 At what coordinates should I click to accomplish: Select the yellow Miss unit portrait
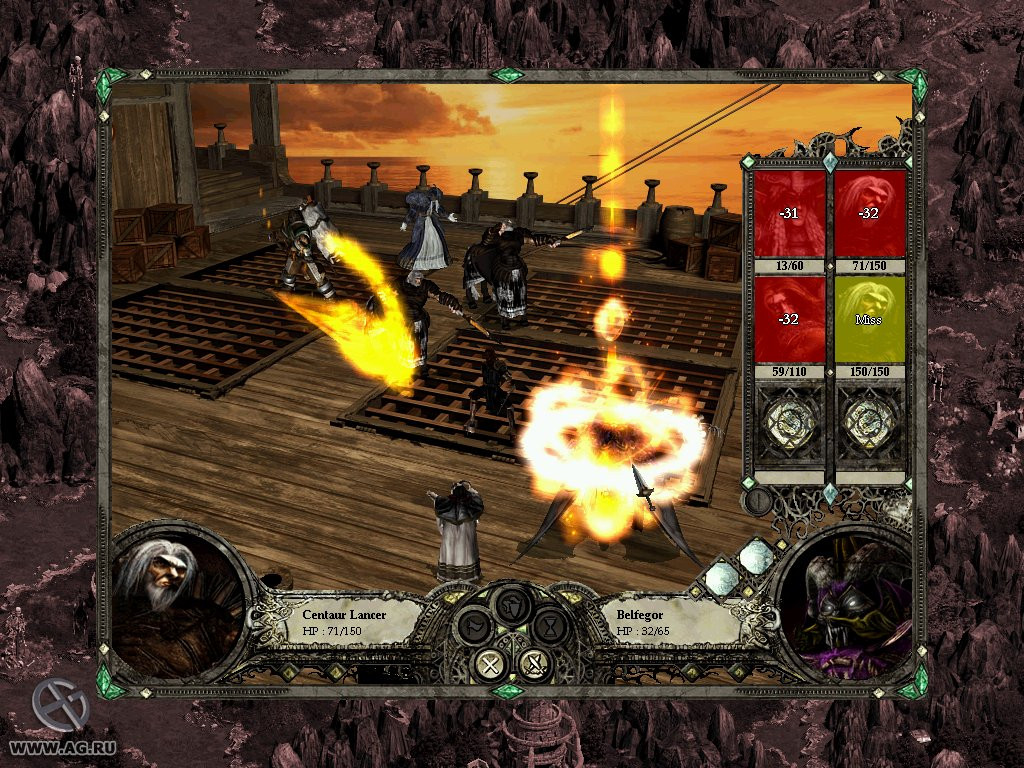[x=870, y=320]
